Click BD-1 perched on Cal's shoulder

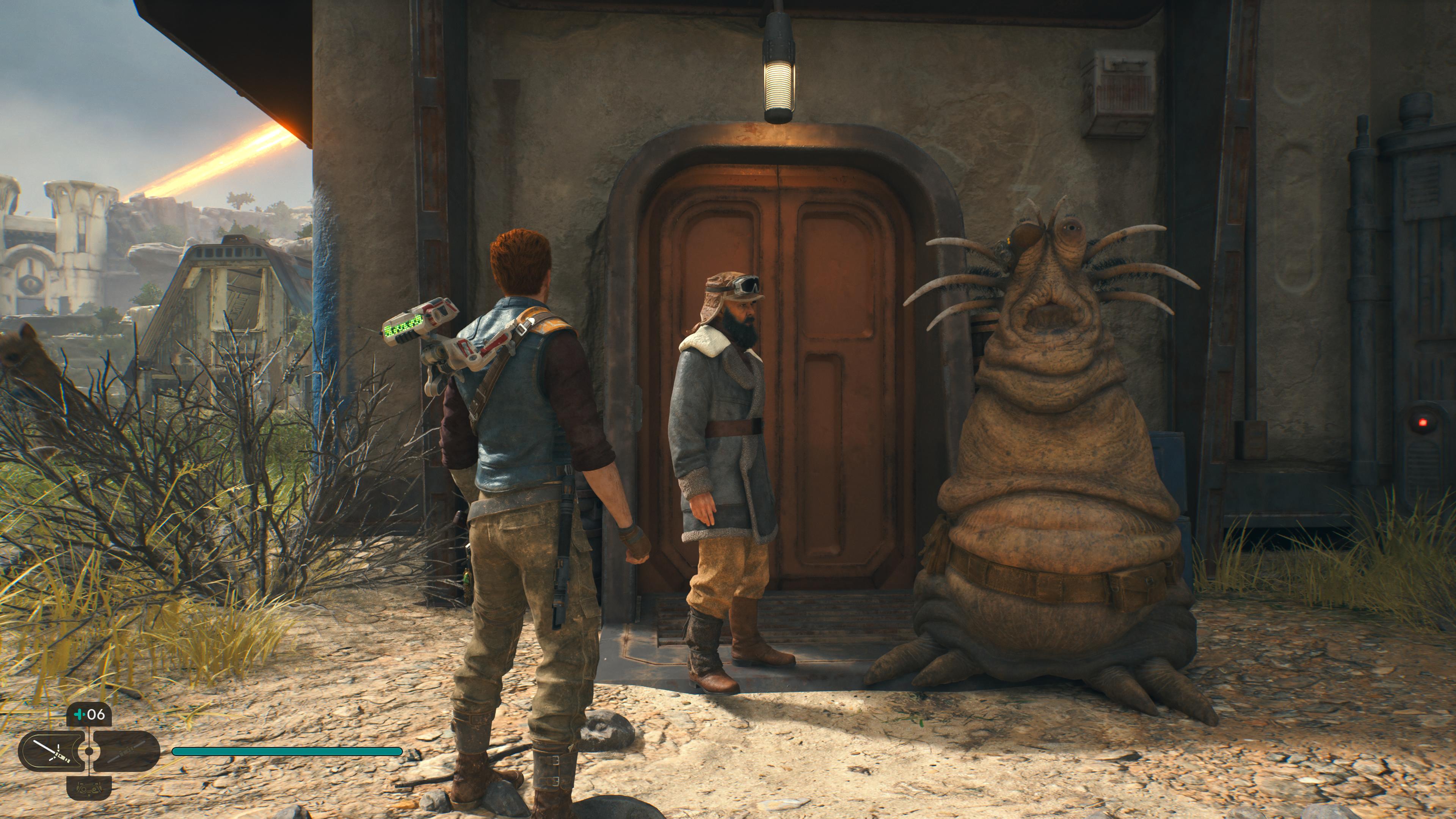pos(447,350)
